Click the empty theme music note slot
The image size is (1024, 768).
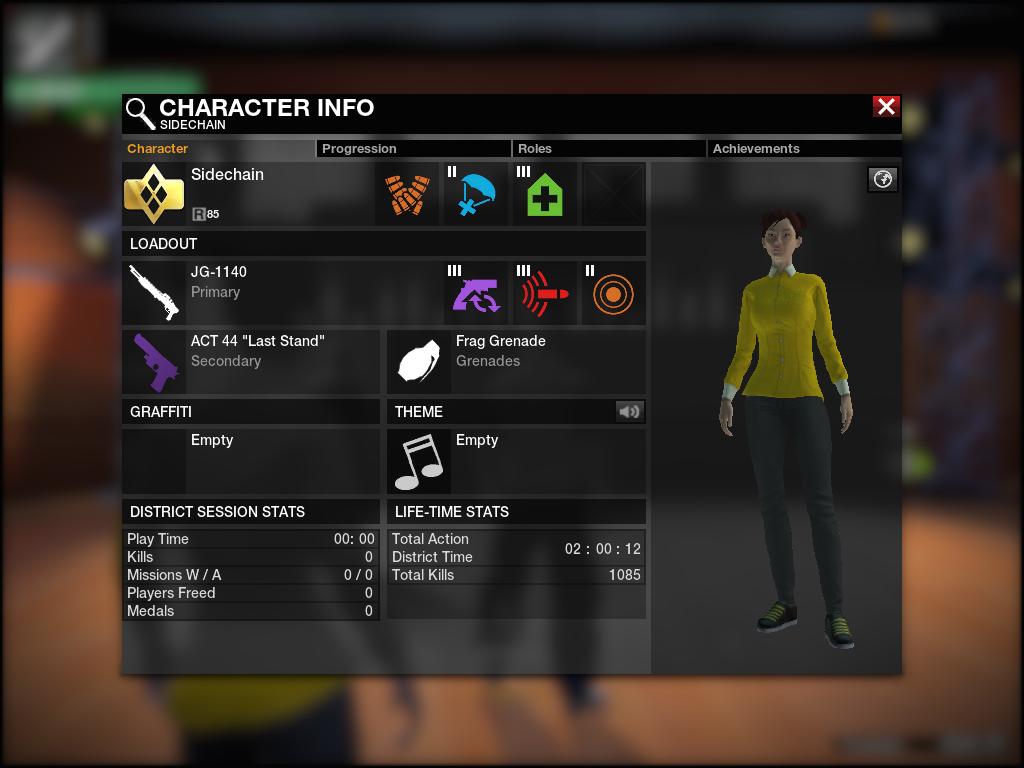(418, 461)
